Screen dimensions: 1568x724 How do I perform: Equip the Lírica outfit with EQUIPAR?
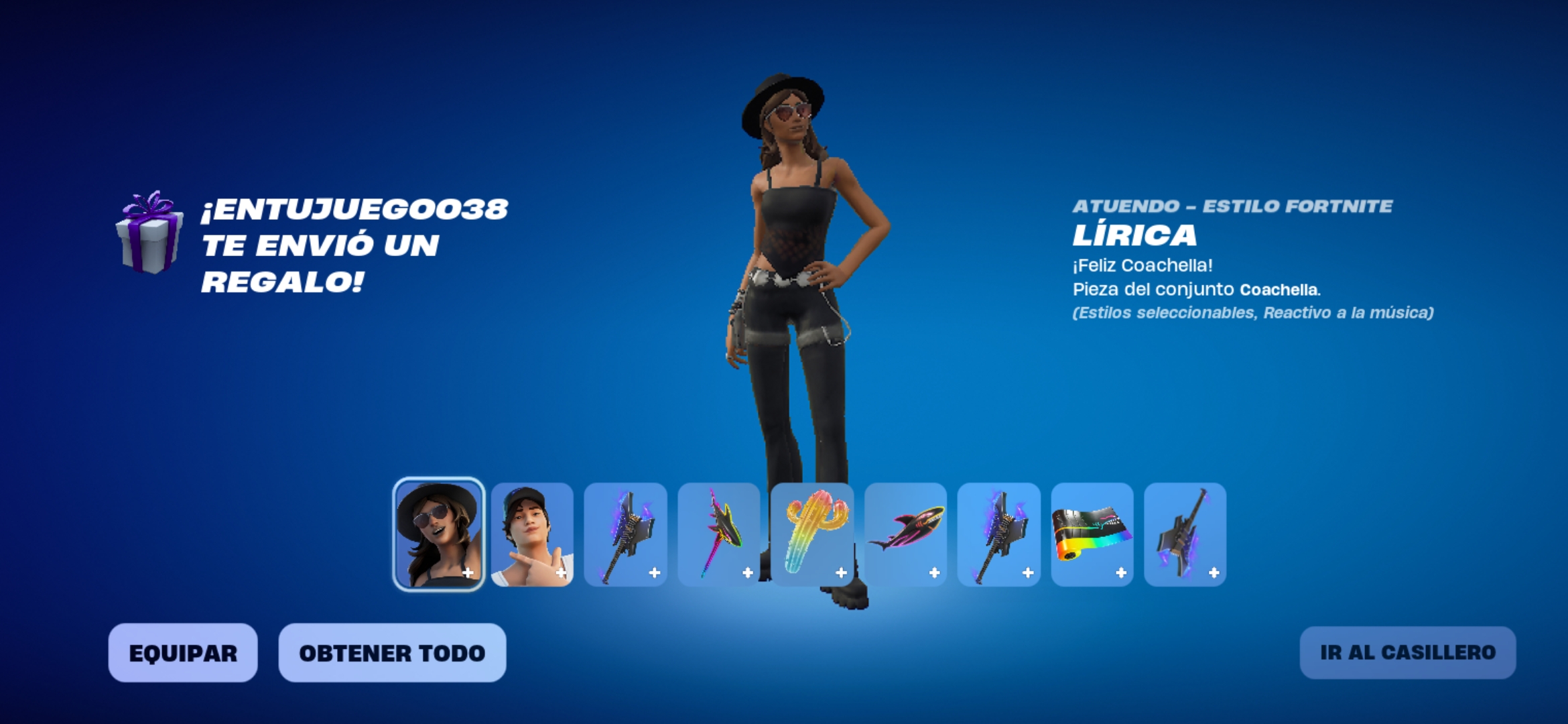(183, 653)
